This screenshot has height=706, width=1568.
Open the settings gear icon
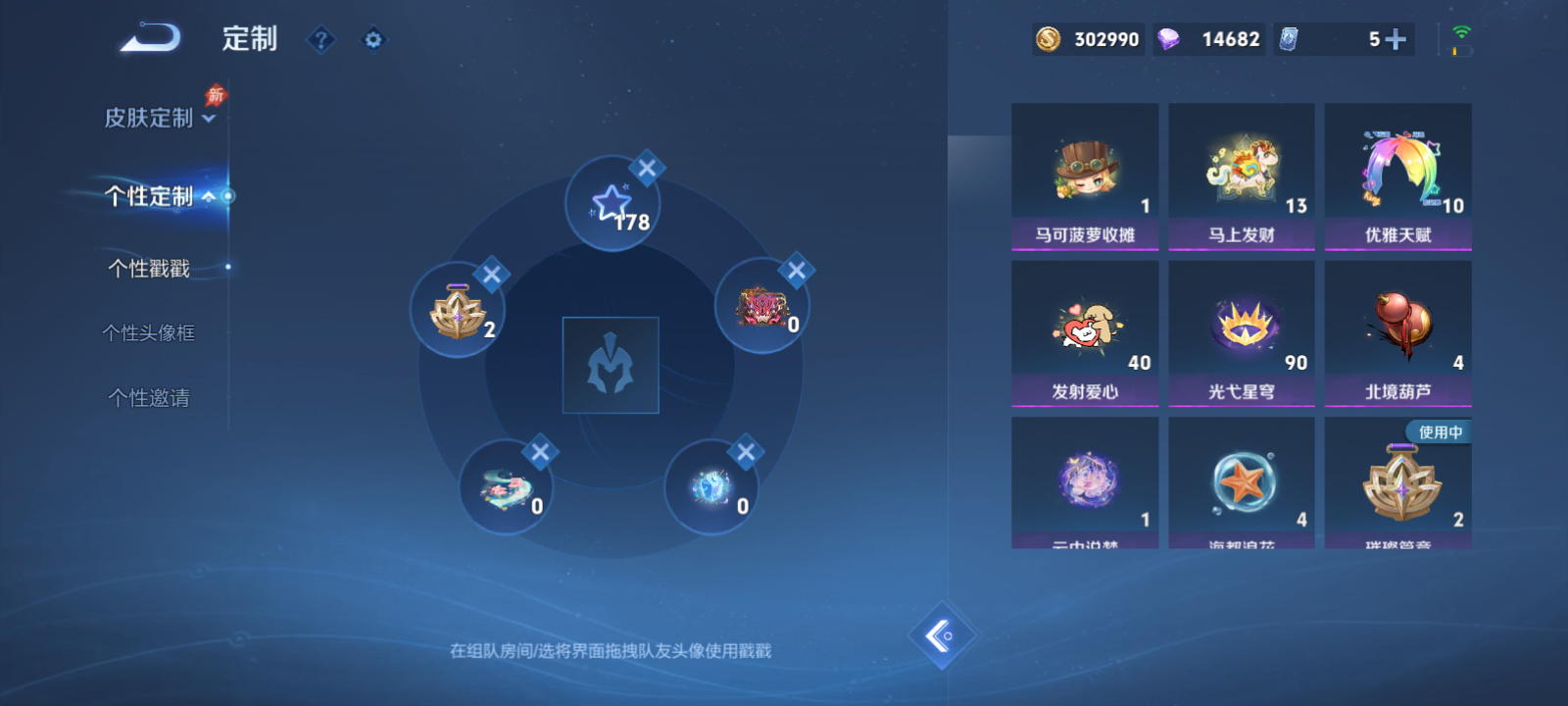pos(372,39)
